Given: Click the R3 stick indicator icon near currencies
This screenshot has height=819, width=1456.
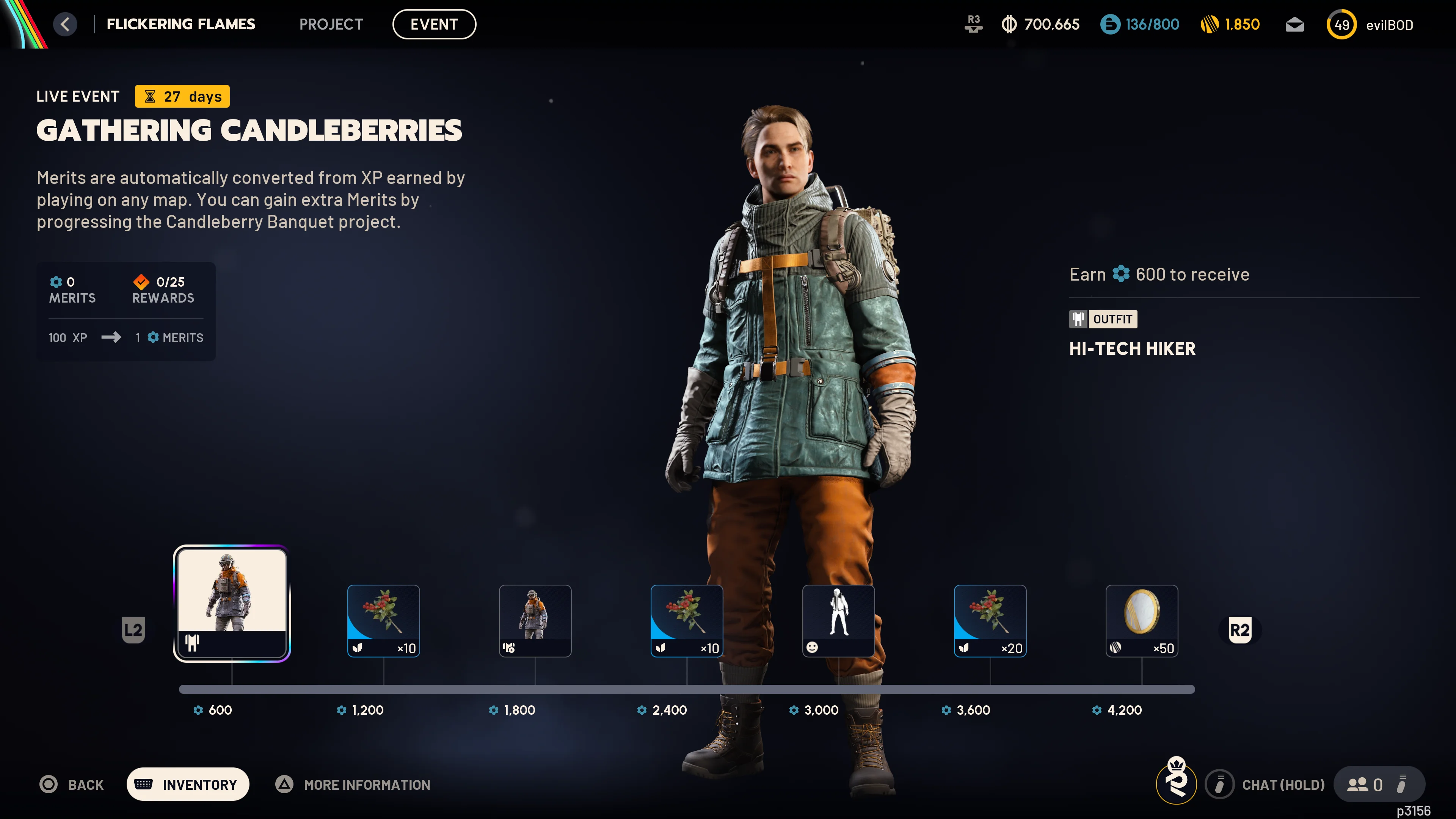Looking at the screenshot, I should 973,24.
